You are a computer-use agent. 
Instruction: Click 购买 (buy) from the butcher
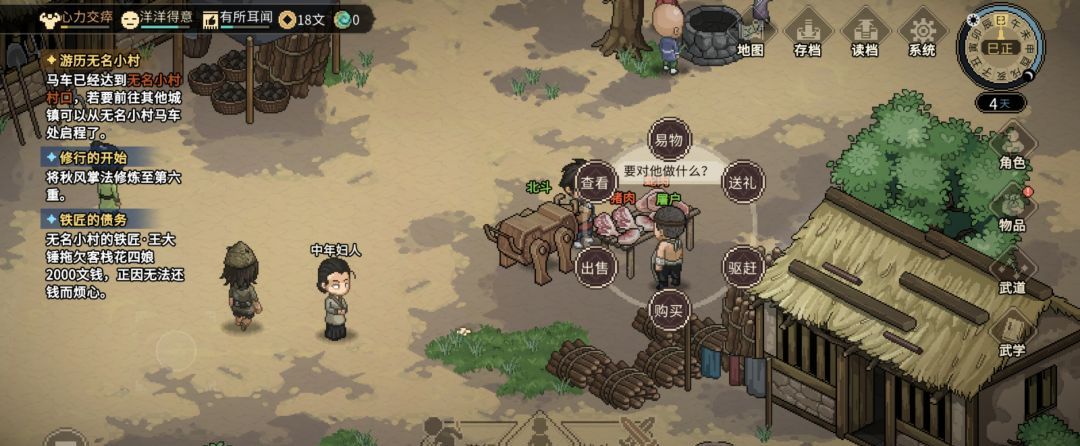click(667, 310)
